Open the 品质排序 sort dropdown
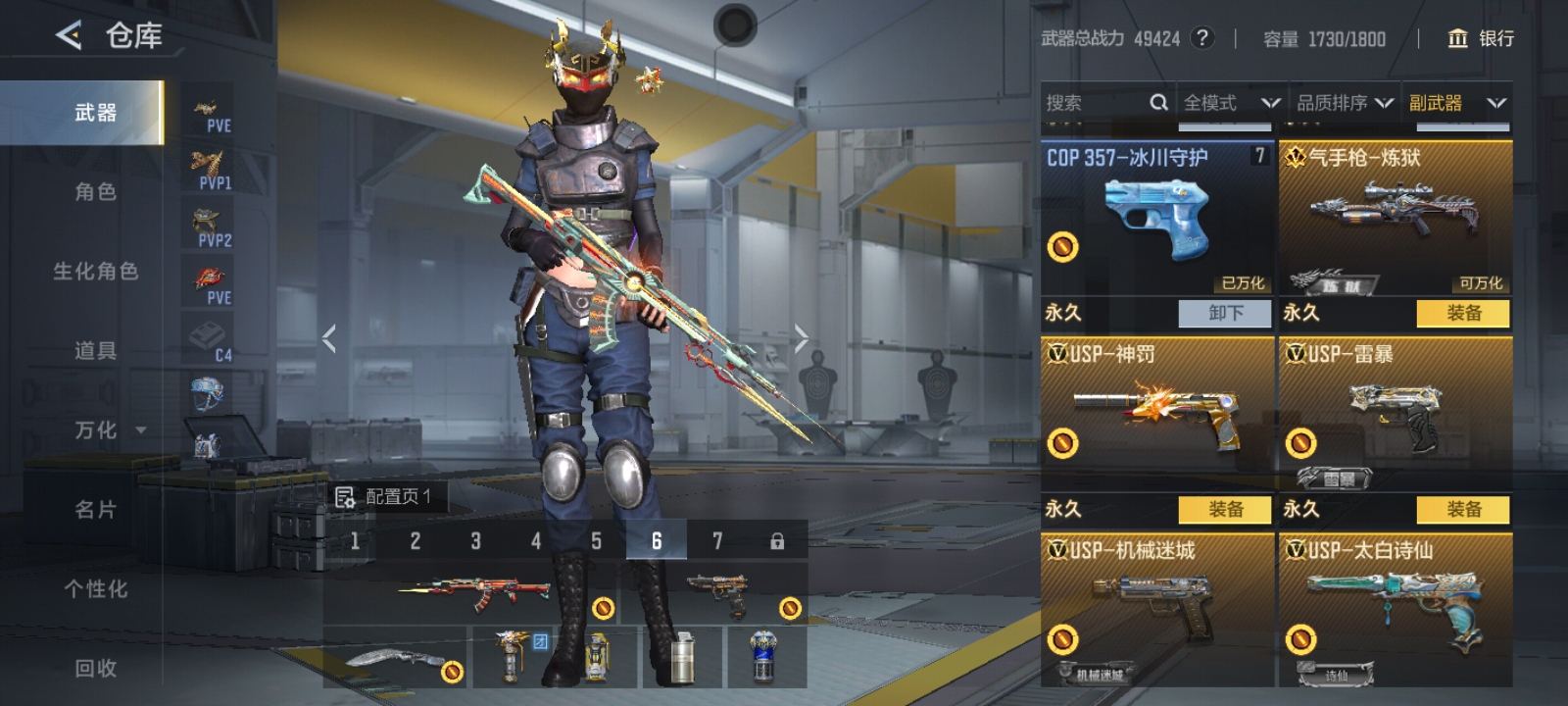1568x706 pixels. tap(1345, 103)
